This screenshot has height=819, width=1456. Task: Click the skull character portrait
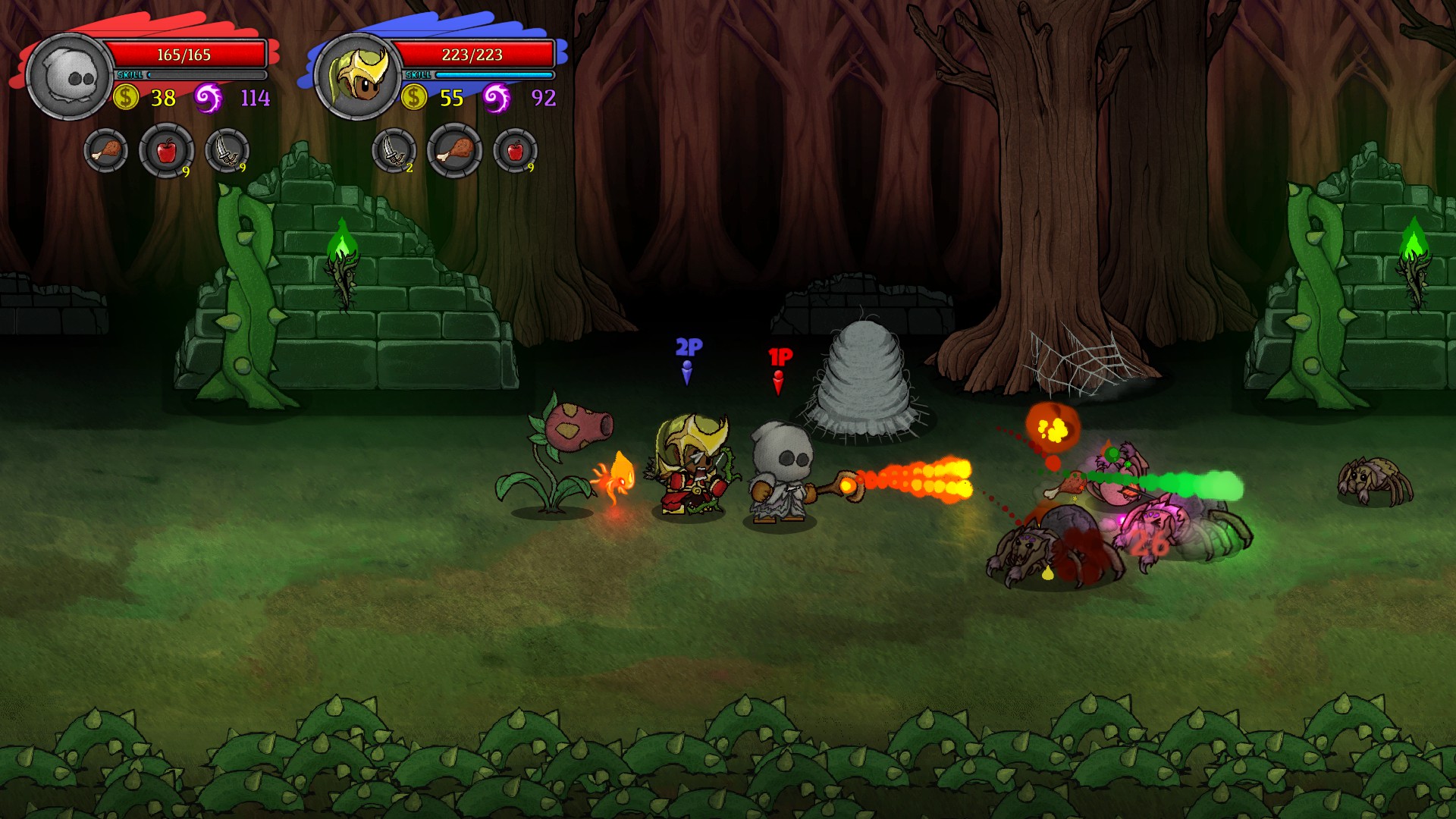point(70,77)
